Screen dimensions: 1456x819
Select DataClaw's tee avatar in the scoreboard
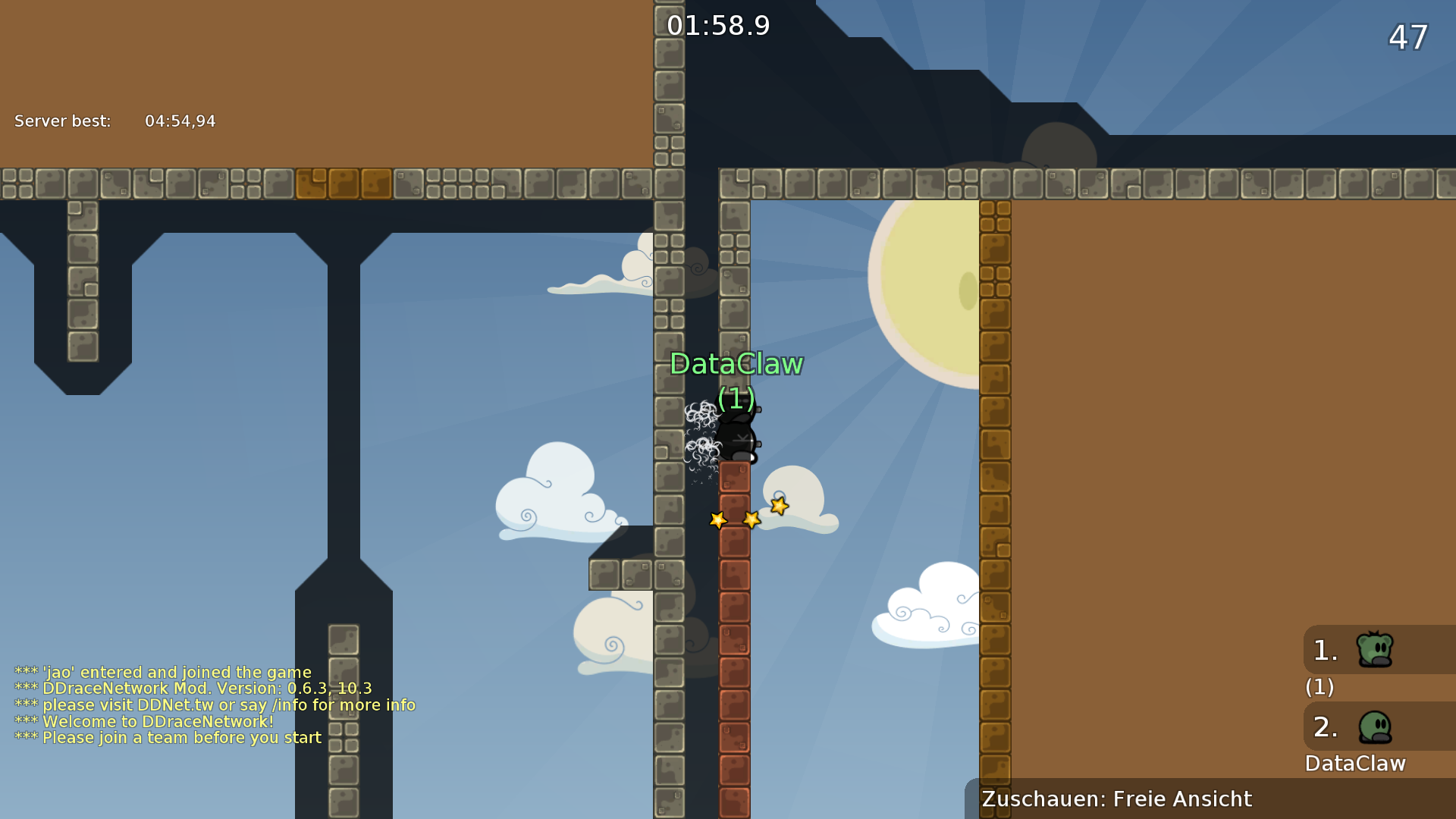pyautogui.click(x=1374, y=726)
